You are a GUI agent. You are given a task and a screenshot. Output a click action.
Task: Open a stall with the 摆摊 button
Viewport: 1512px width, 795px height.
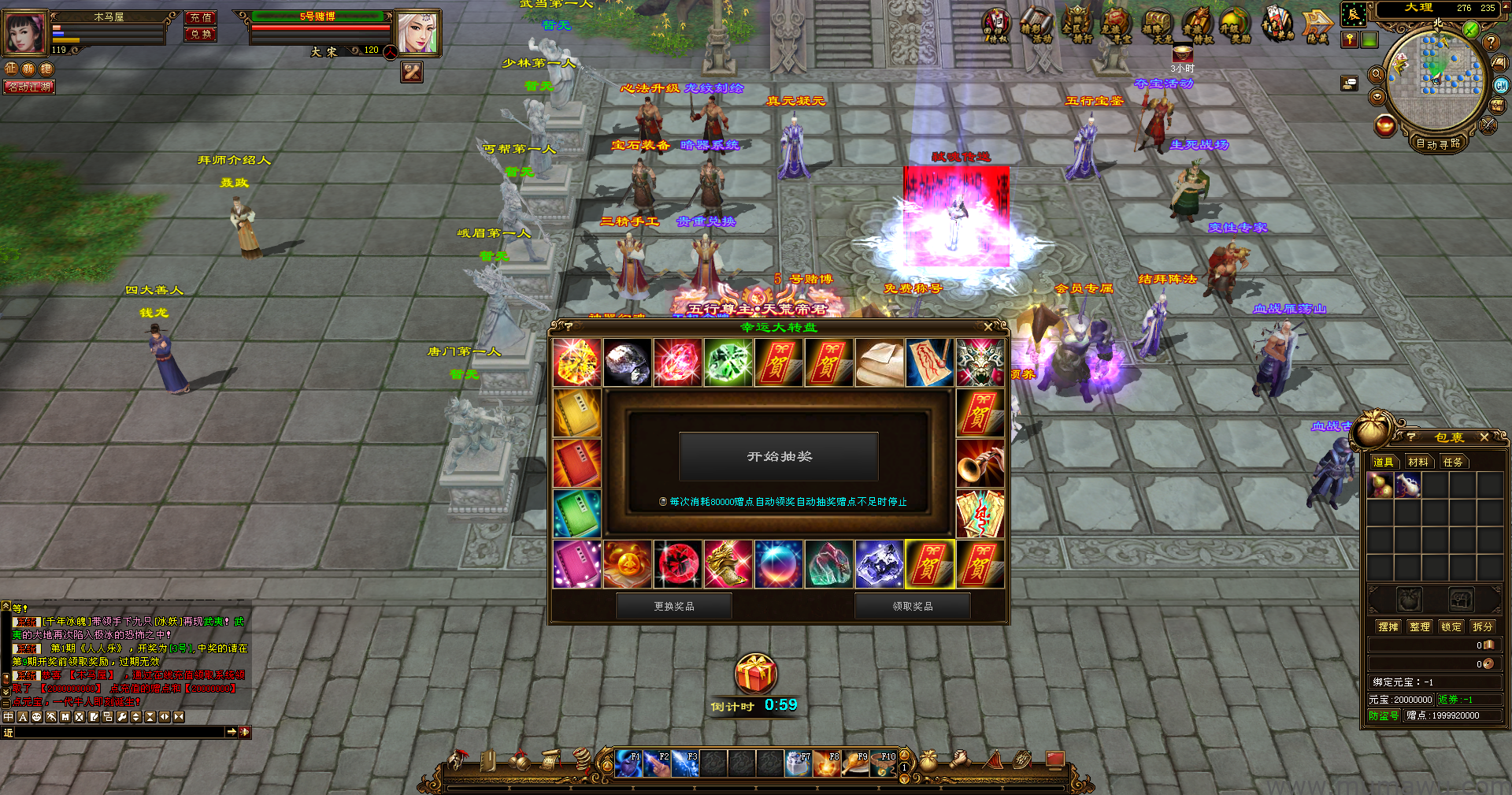point(1388,626)
